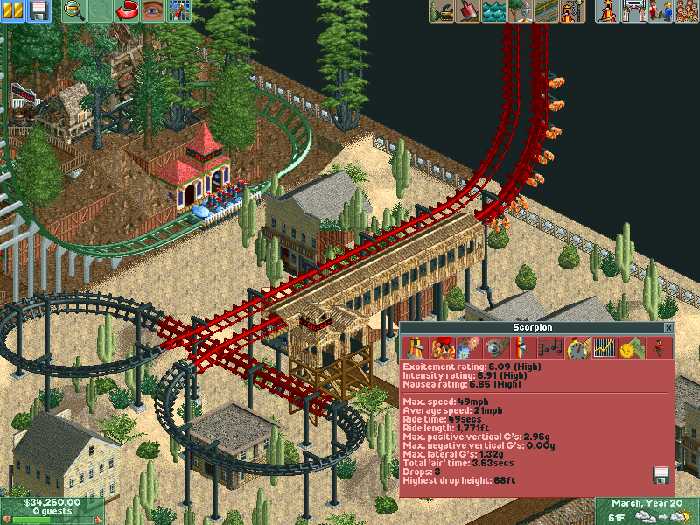This screenshot has width=700, height=525.
Task: Zoom out with the magnifying glass
Action: click(x=74, y=11)
